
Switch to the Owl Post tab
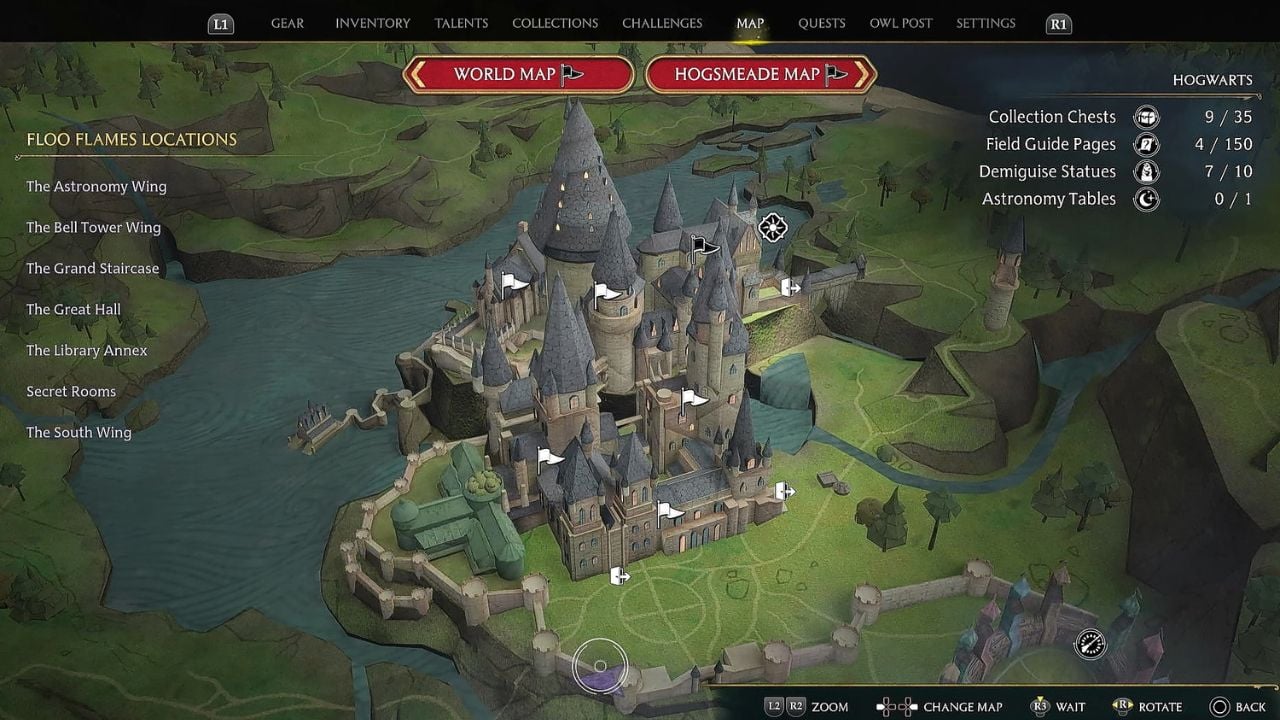coord(900,23)
